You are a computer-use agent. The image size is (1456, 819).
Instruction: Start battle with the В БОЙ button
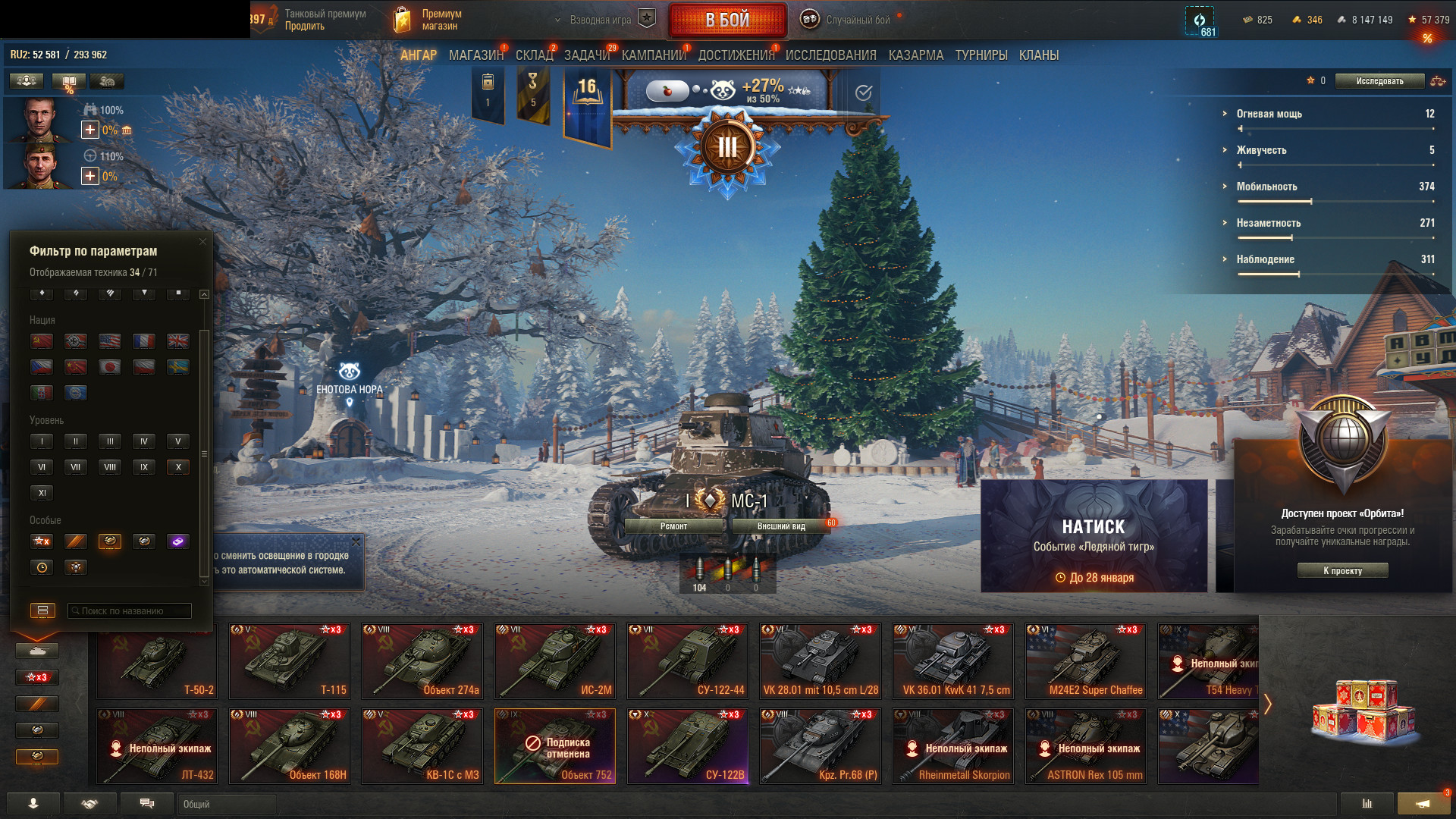point(727,20)
